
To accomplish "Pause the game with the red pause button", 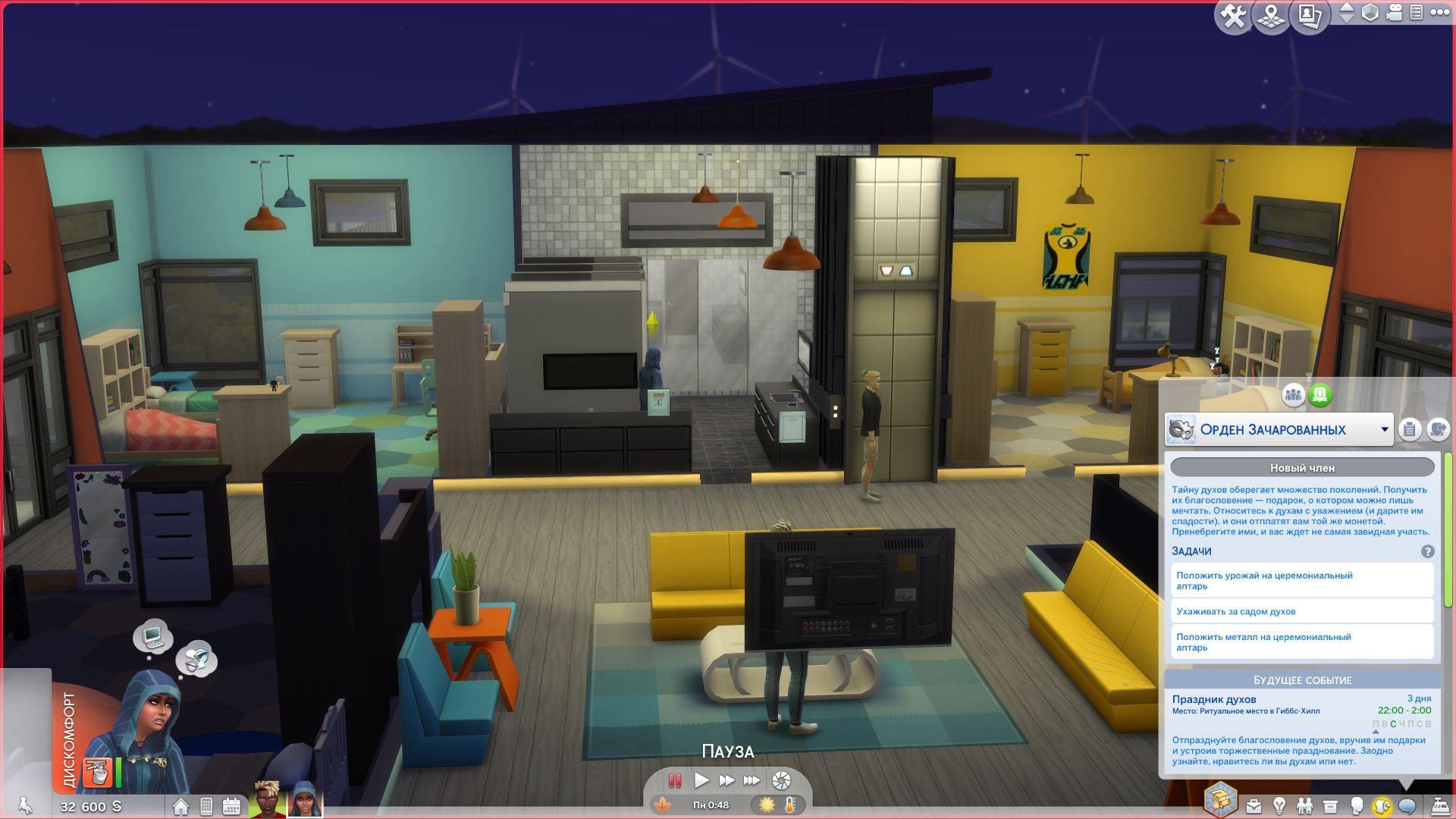I will tap(674, 780).
